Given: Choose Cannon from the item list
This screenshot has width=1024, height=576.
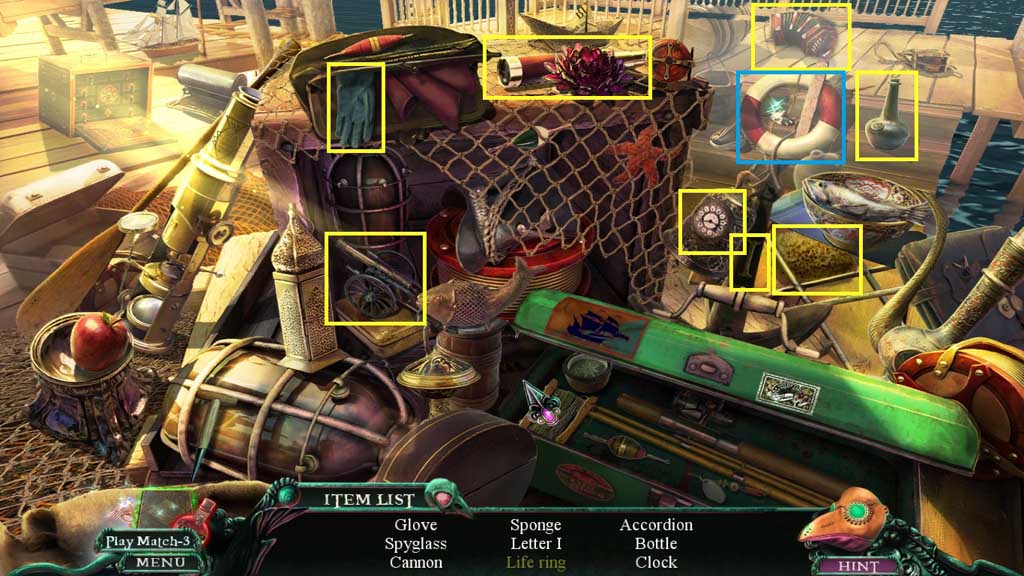Looking at the screenshot, I should tap(415, 563).
